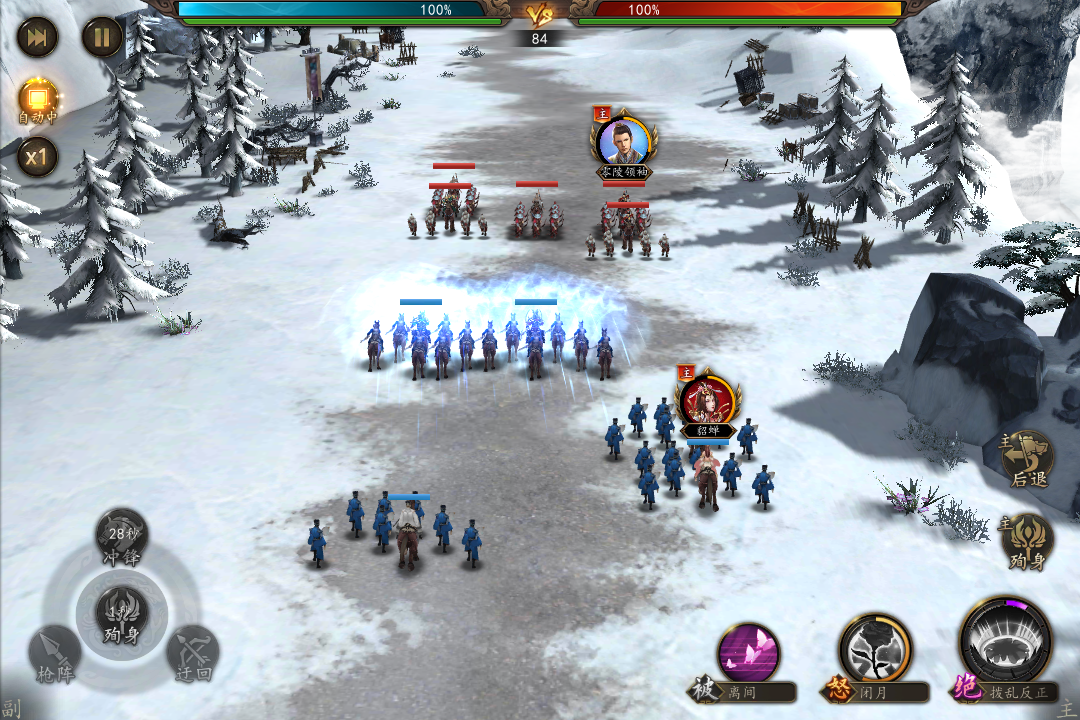Activate the 冲锋 charge command

(x=121, y=537)
